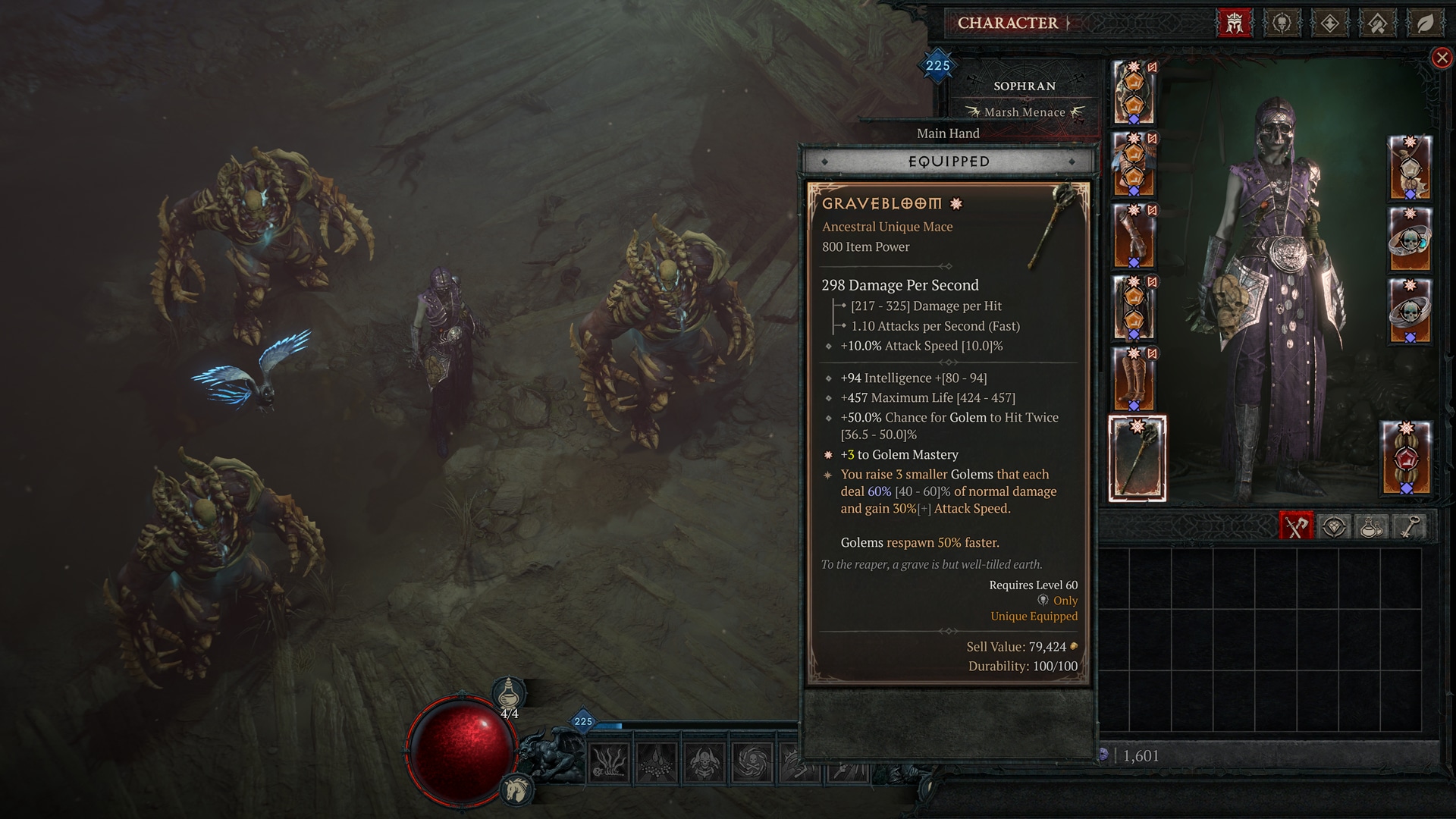Open the leaf-icon tab in the top row
Screen dimensions: 1456x819
[x=1425, y=24]
